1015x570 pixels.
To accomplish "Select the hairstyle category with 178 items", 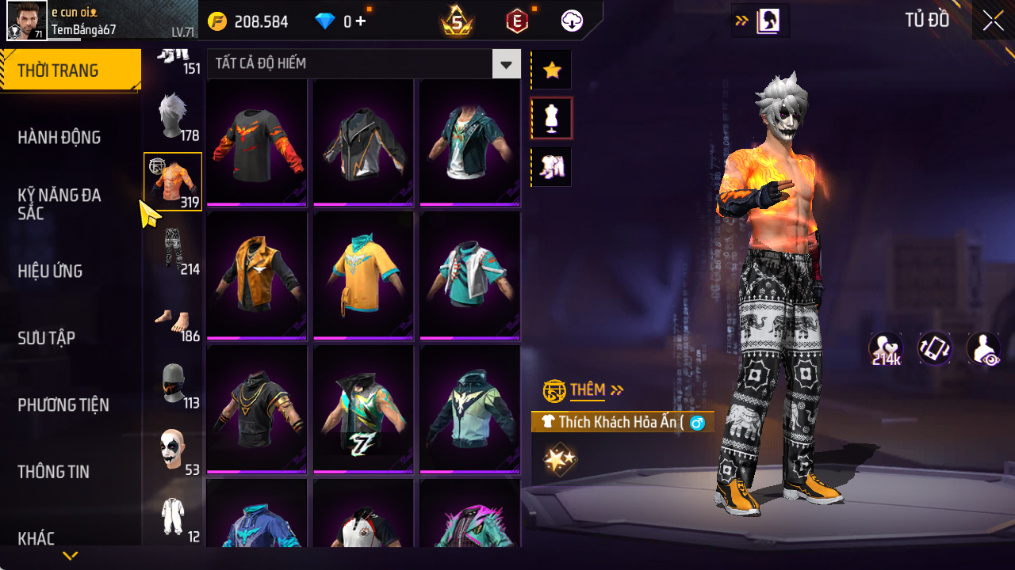I will pyautogui.click(x=174, y=116).
